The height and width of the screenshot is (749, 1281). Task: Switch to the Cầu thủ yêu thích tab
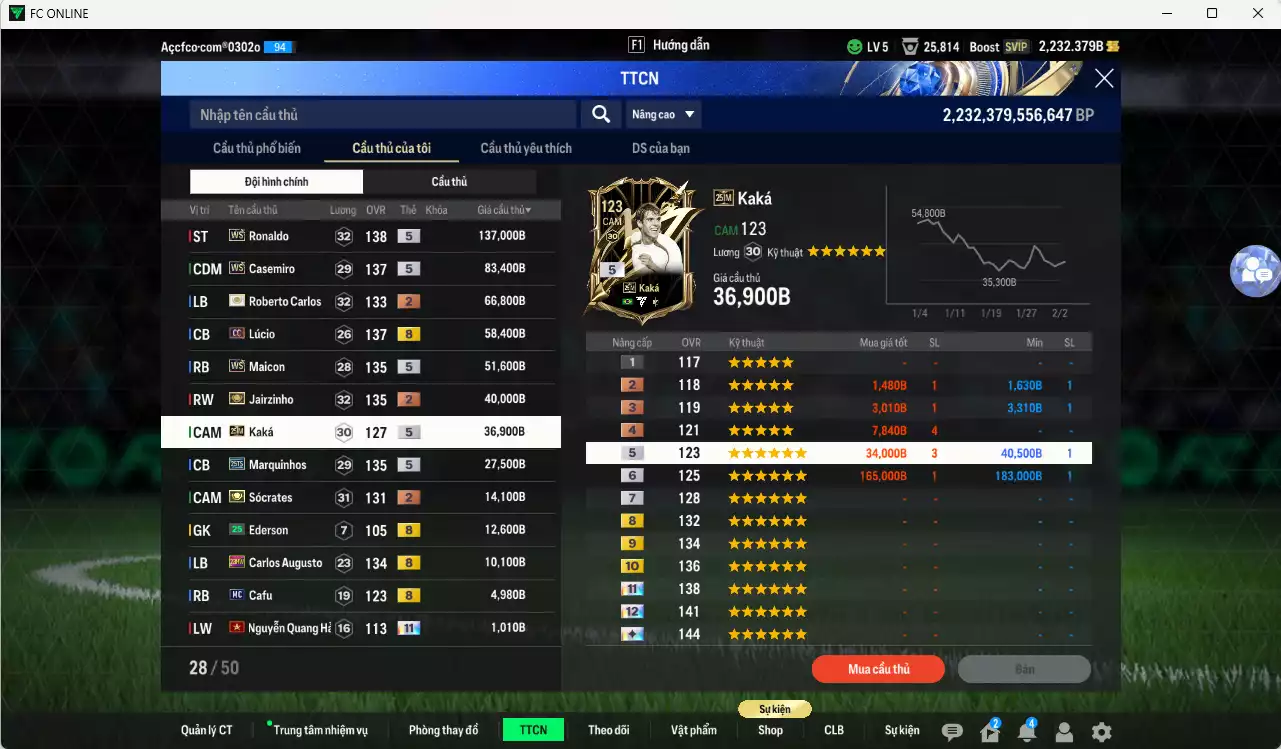point(525,147)
